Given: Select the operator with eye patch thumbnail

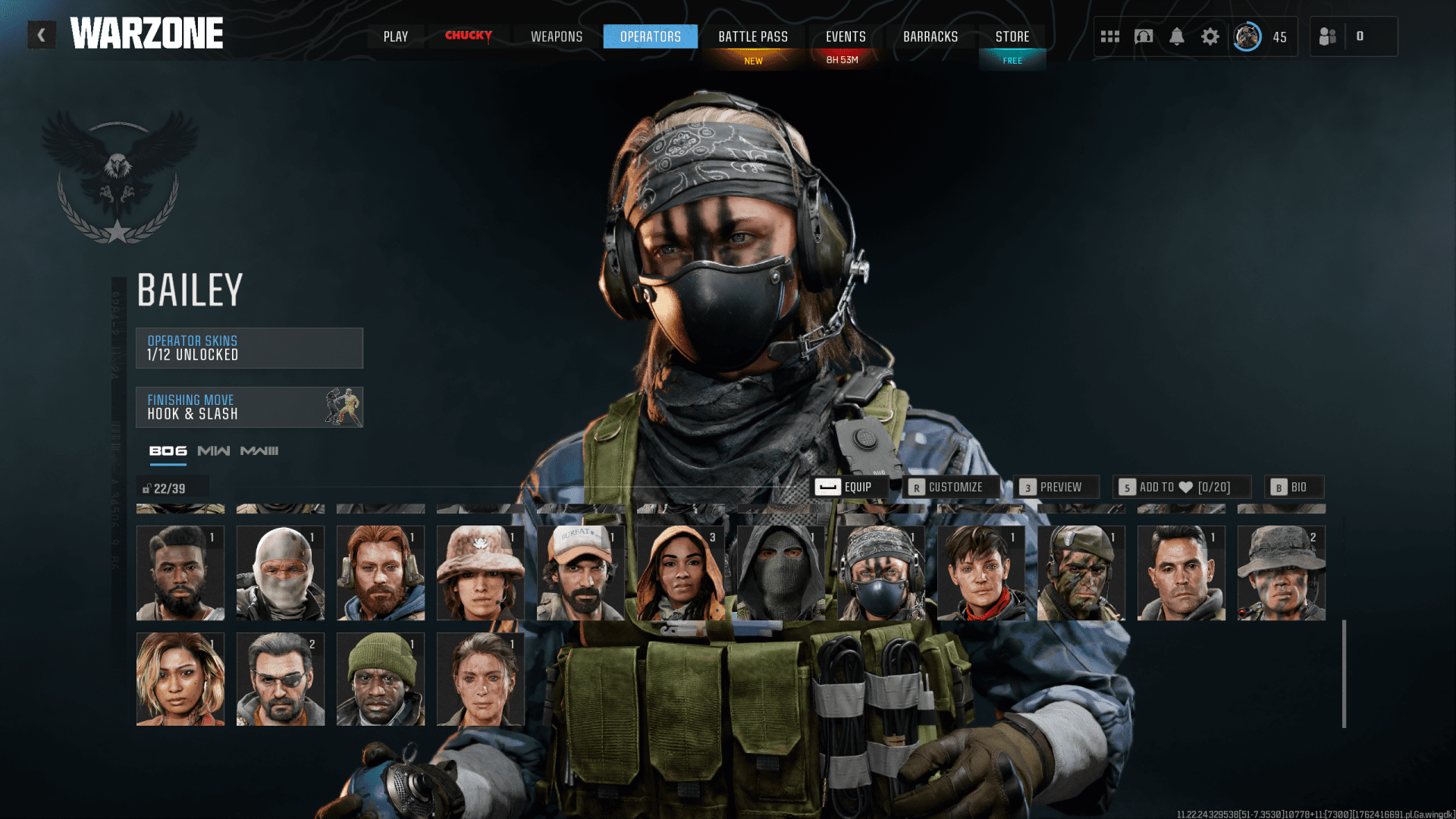Looking at the screenshot, I should [x=280, y=678].
